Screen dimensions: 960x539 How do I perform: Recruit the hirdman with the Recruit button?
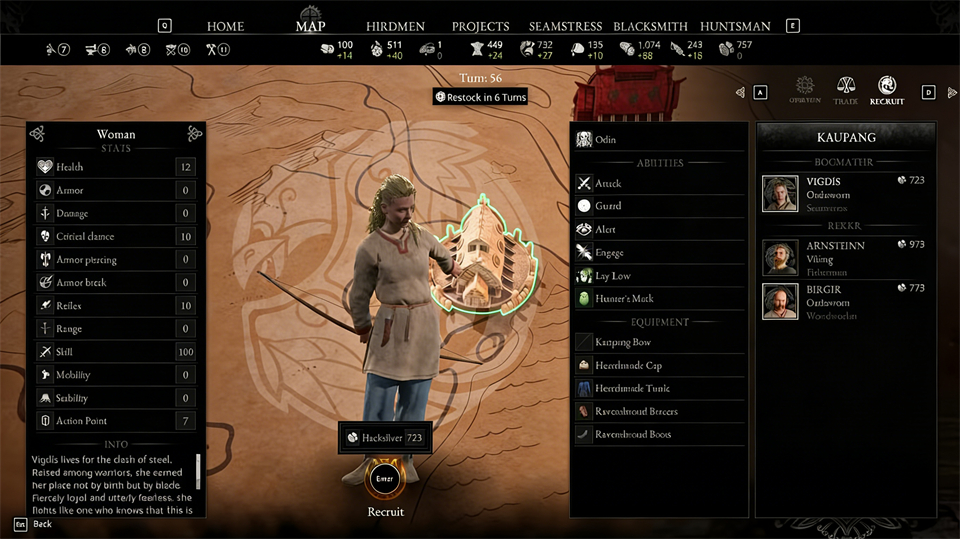pos(386,479)
